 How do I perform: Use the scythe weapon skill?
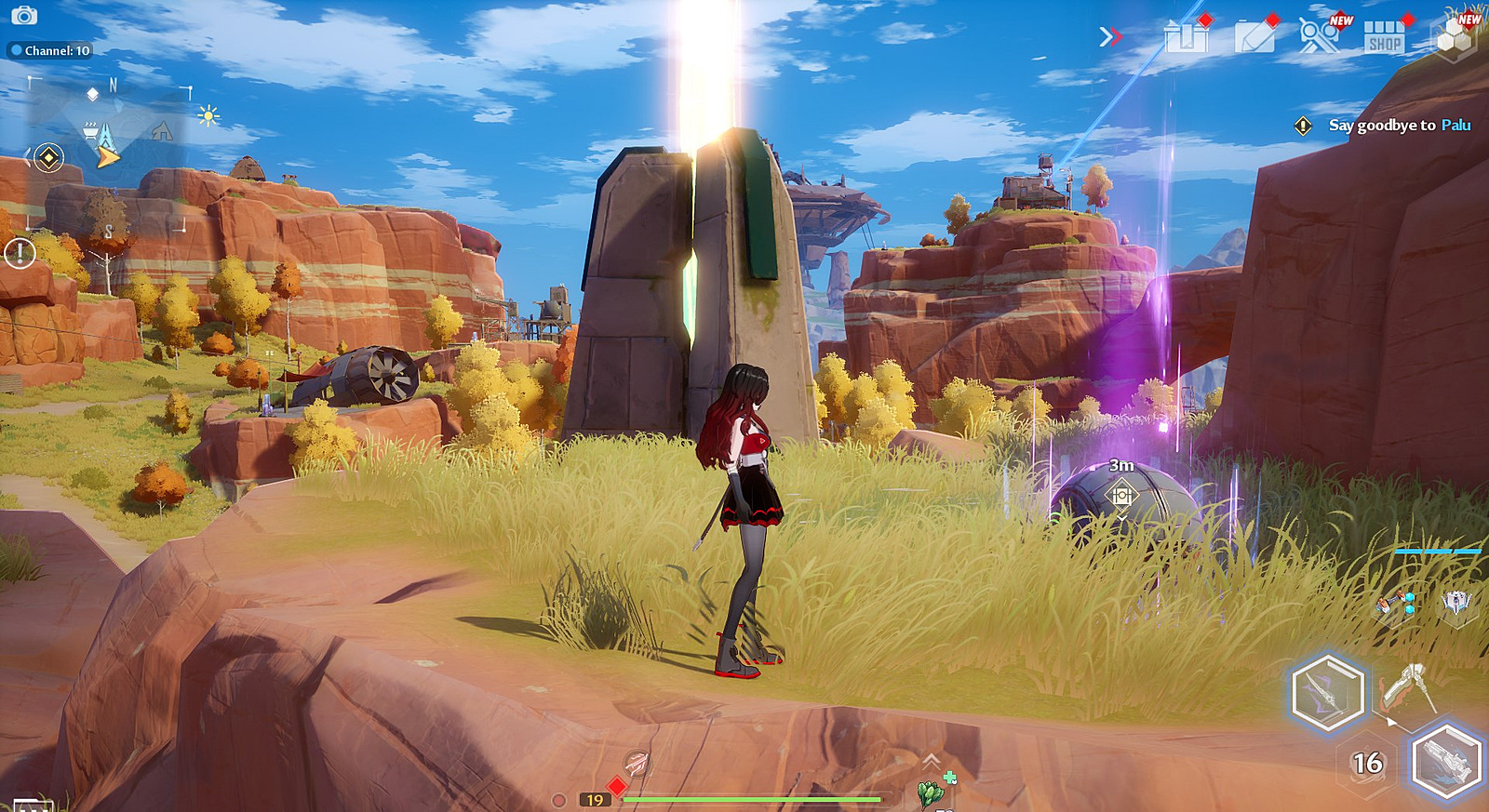1409,688
